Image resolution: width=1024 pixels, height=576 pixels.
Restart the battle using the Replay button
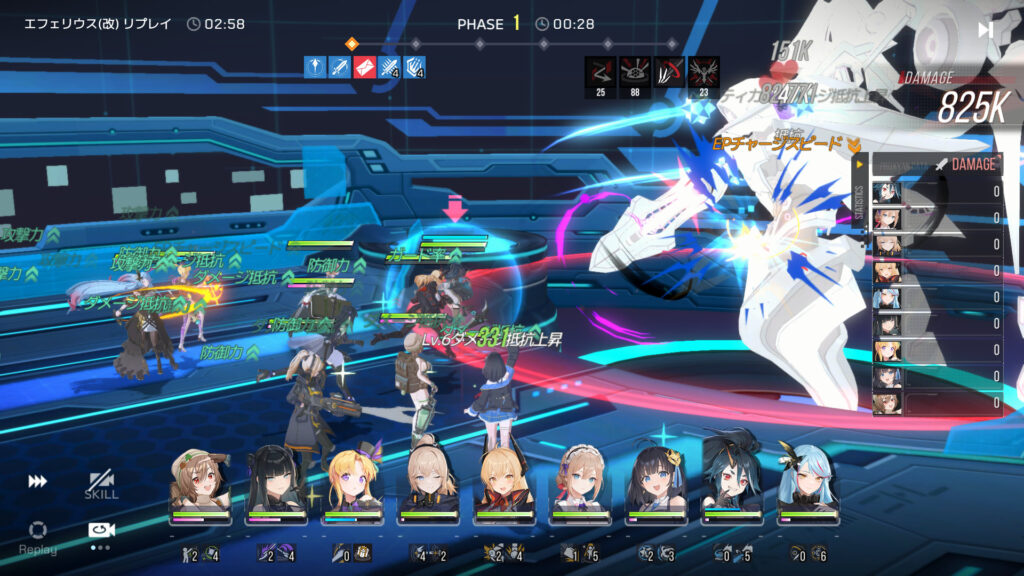tap(37, 535)
